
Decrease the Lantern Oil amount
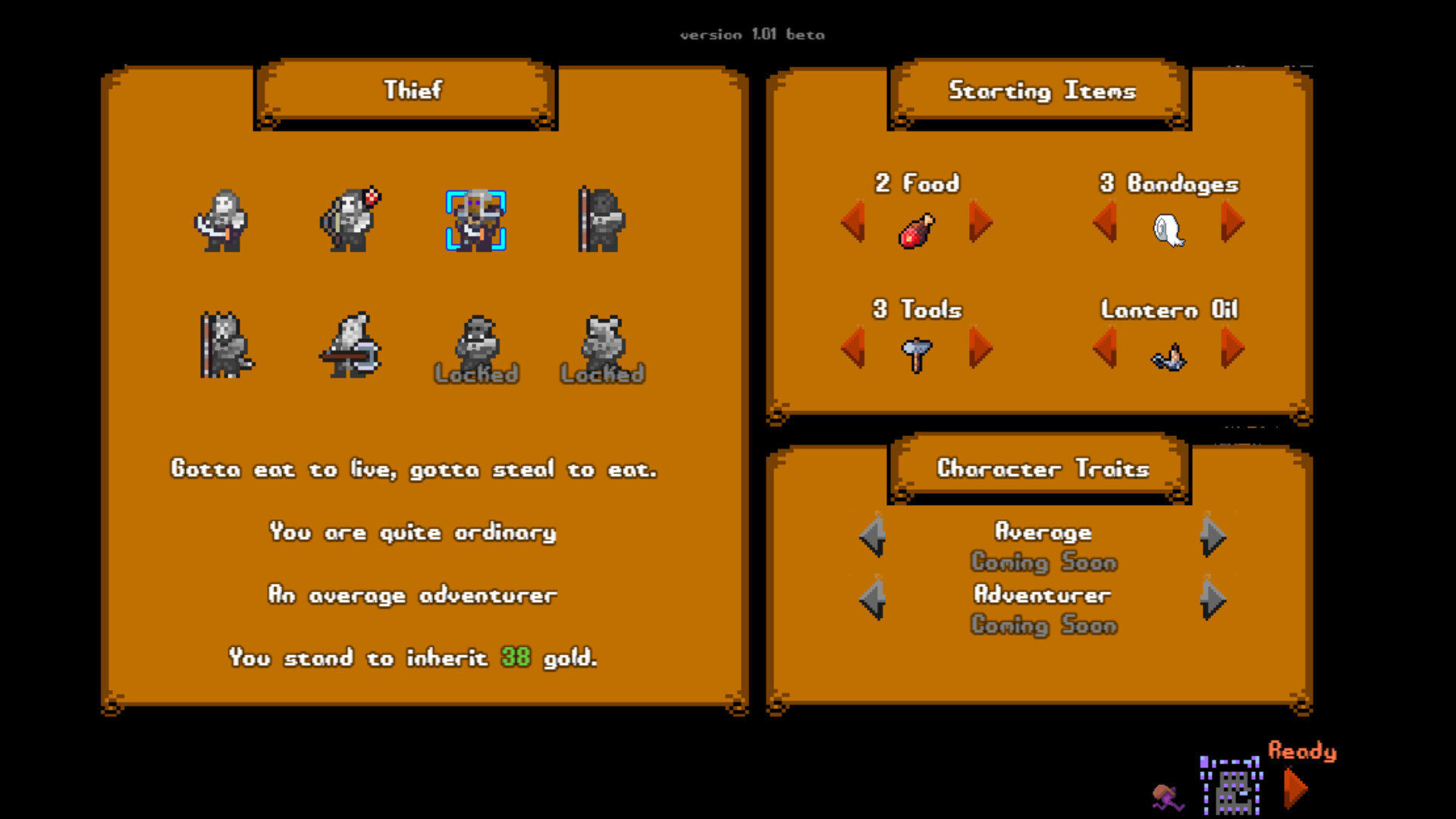click(x=1106, y=347)
